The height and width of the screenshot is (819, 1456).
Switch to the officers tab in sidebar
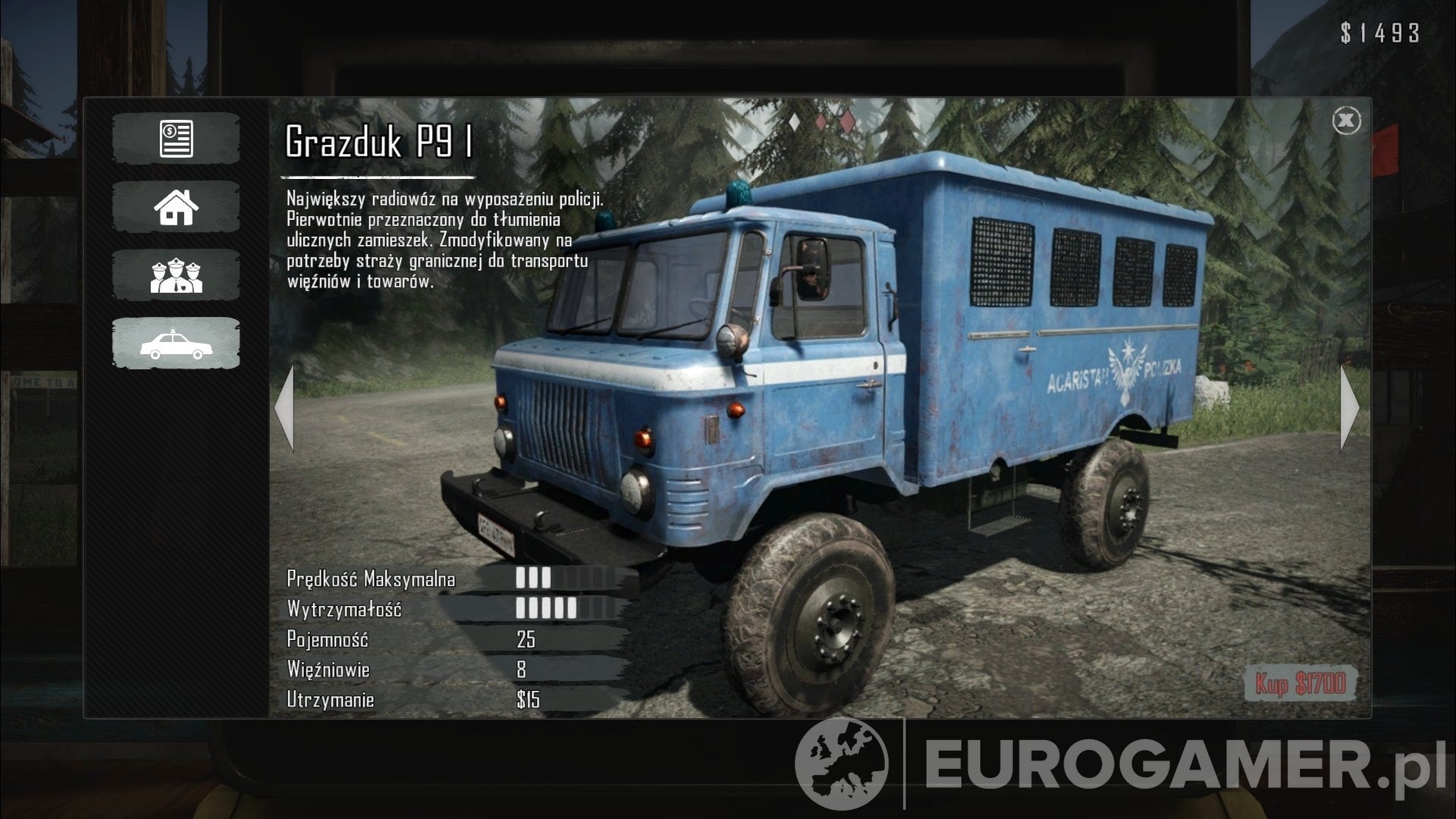click(x=175, y=275)
